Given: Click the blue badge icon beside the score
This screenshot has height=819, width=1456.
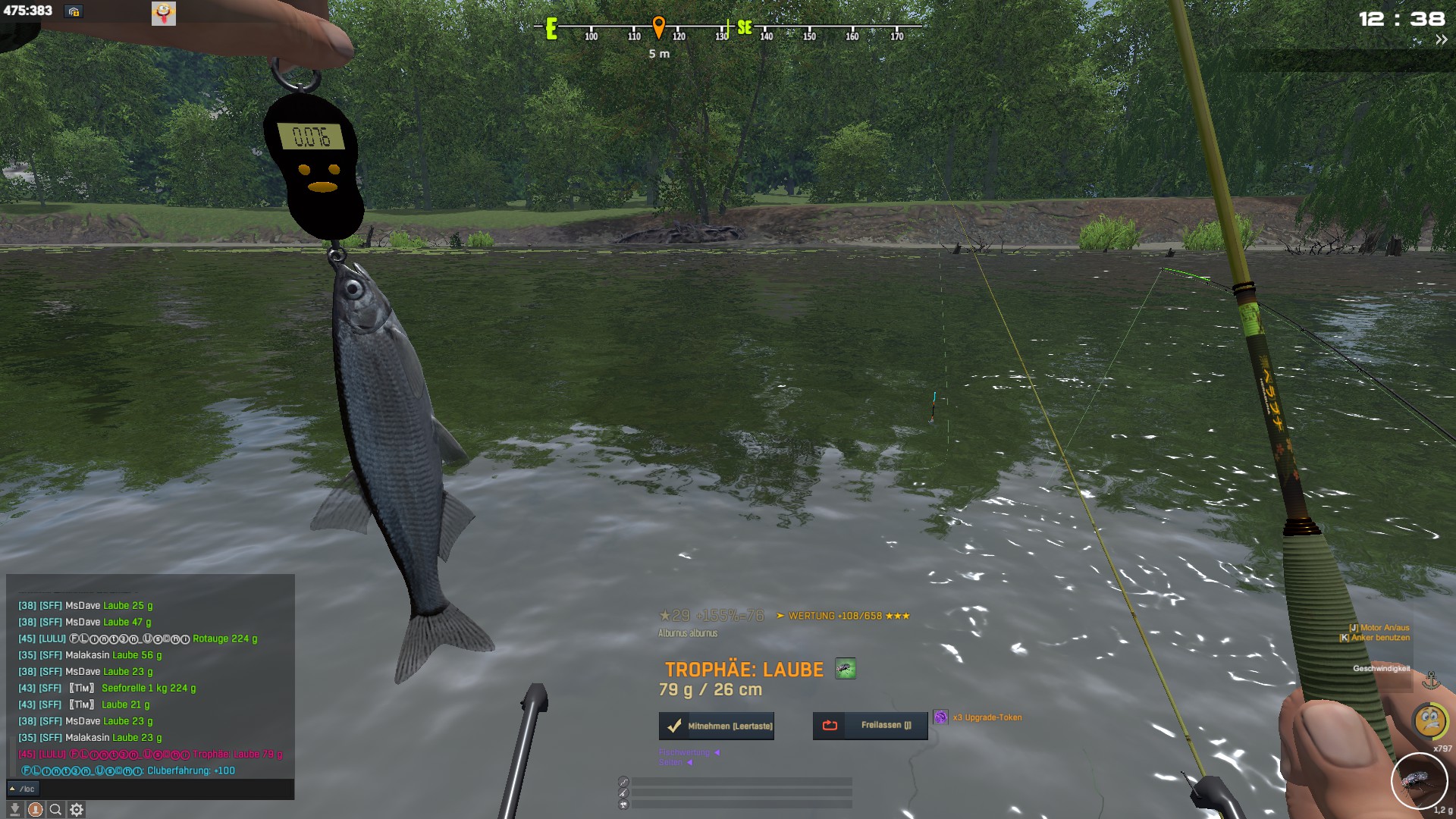Looking at the screenshot, I should (x=74, y=11).
